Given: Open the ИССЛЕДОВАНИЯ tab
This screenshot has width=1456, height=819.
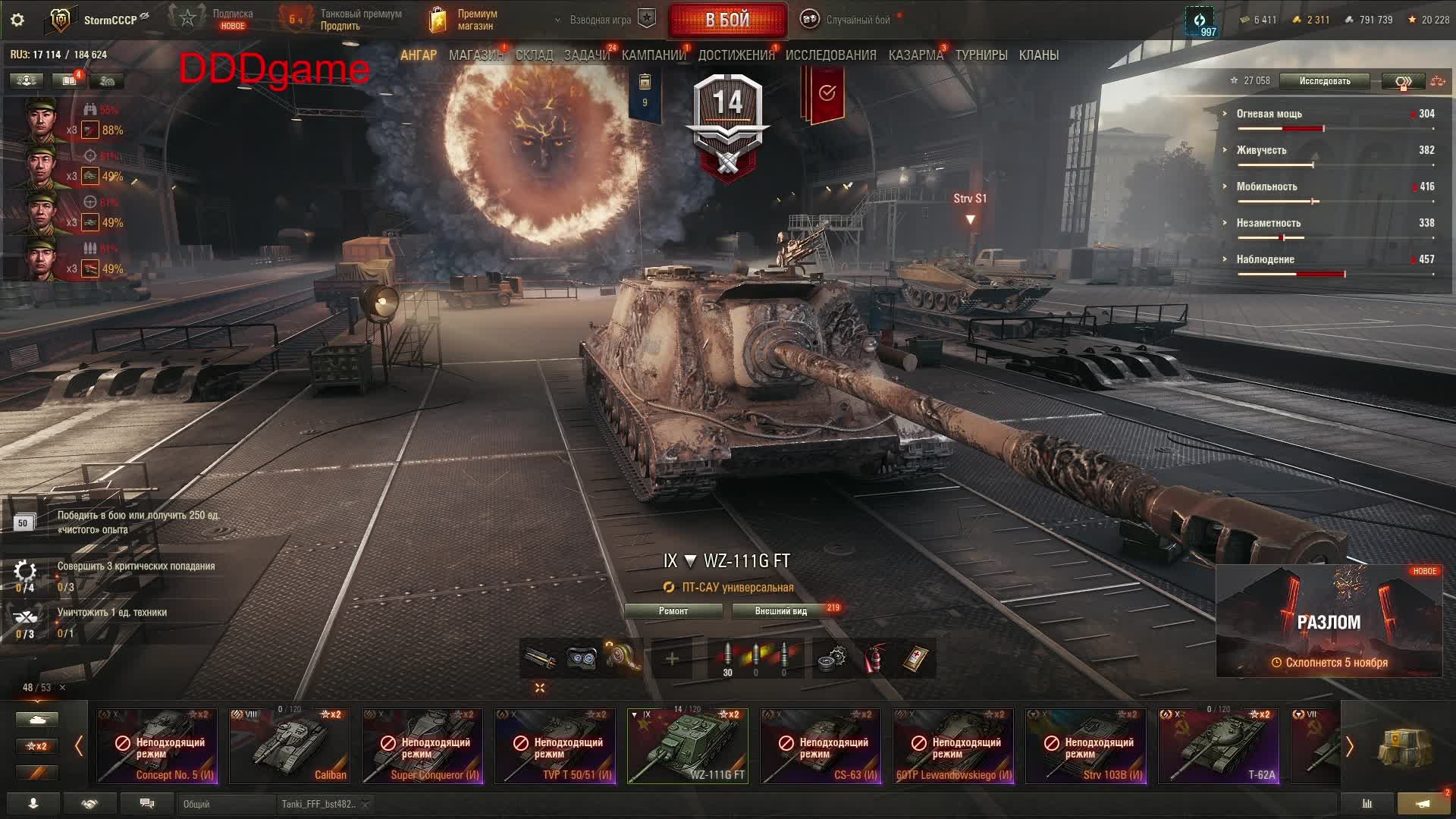Looking at the screenshot, I should [x=830, y=55].
